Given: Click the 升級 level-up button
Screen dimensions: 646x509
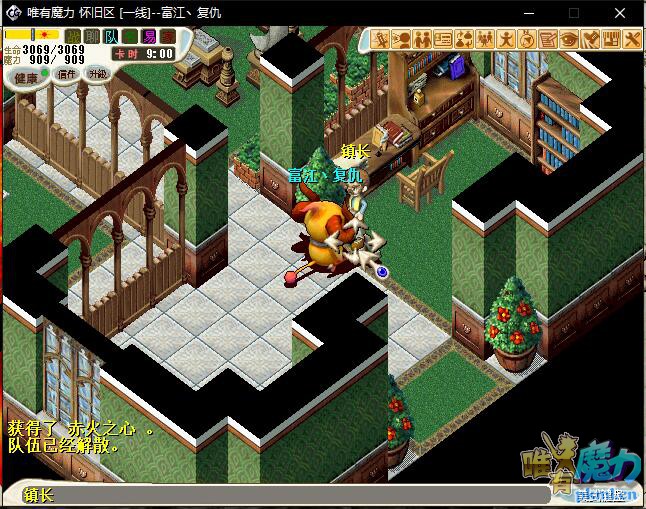Looking at the screenshot, I should (97, 74).
